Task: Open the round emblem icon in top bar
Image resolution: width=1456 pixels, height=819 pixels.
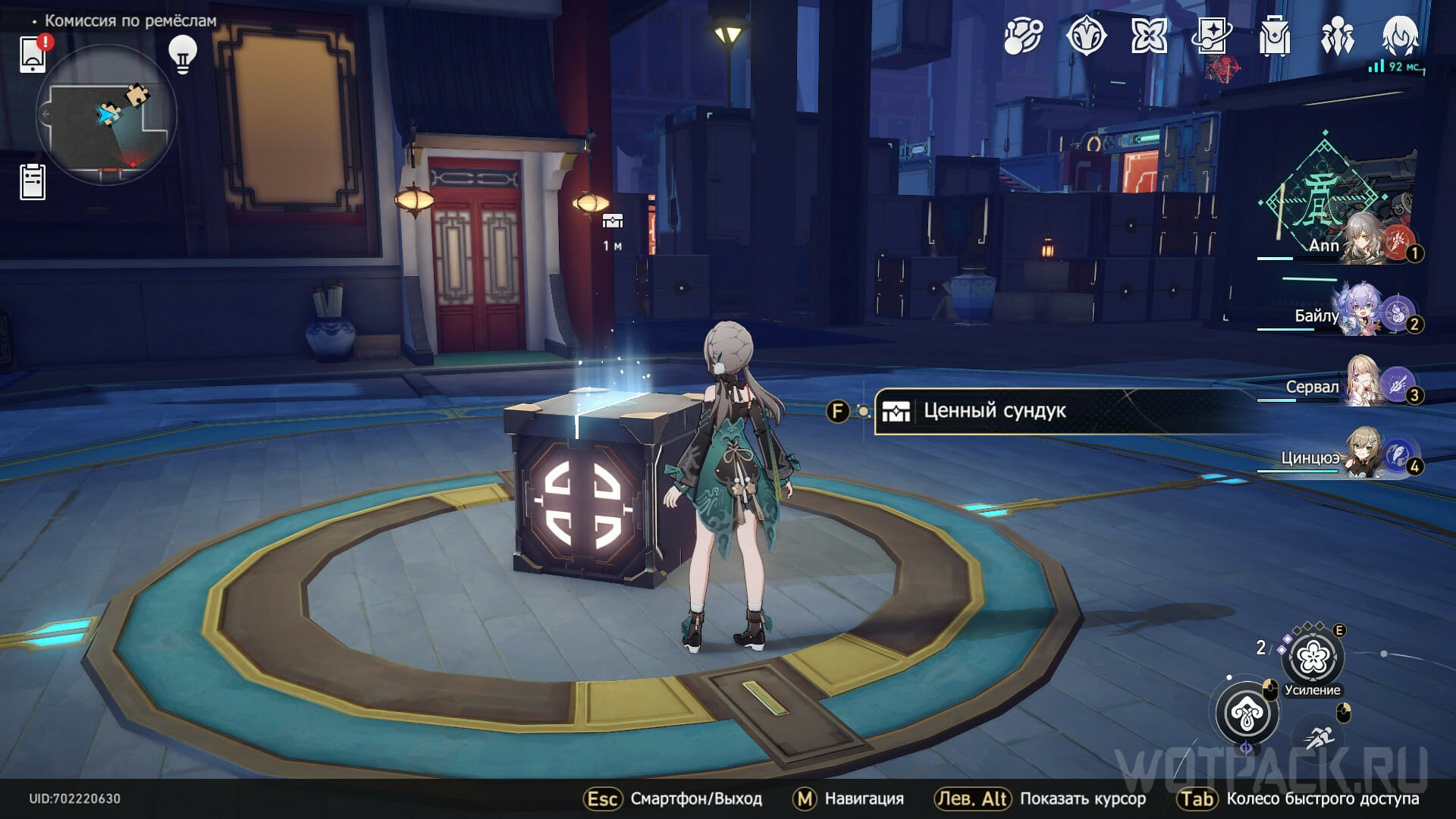Action: (x=1086, y=36)
